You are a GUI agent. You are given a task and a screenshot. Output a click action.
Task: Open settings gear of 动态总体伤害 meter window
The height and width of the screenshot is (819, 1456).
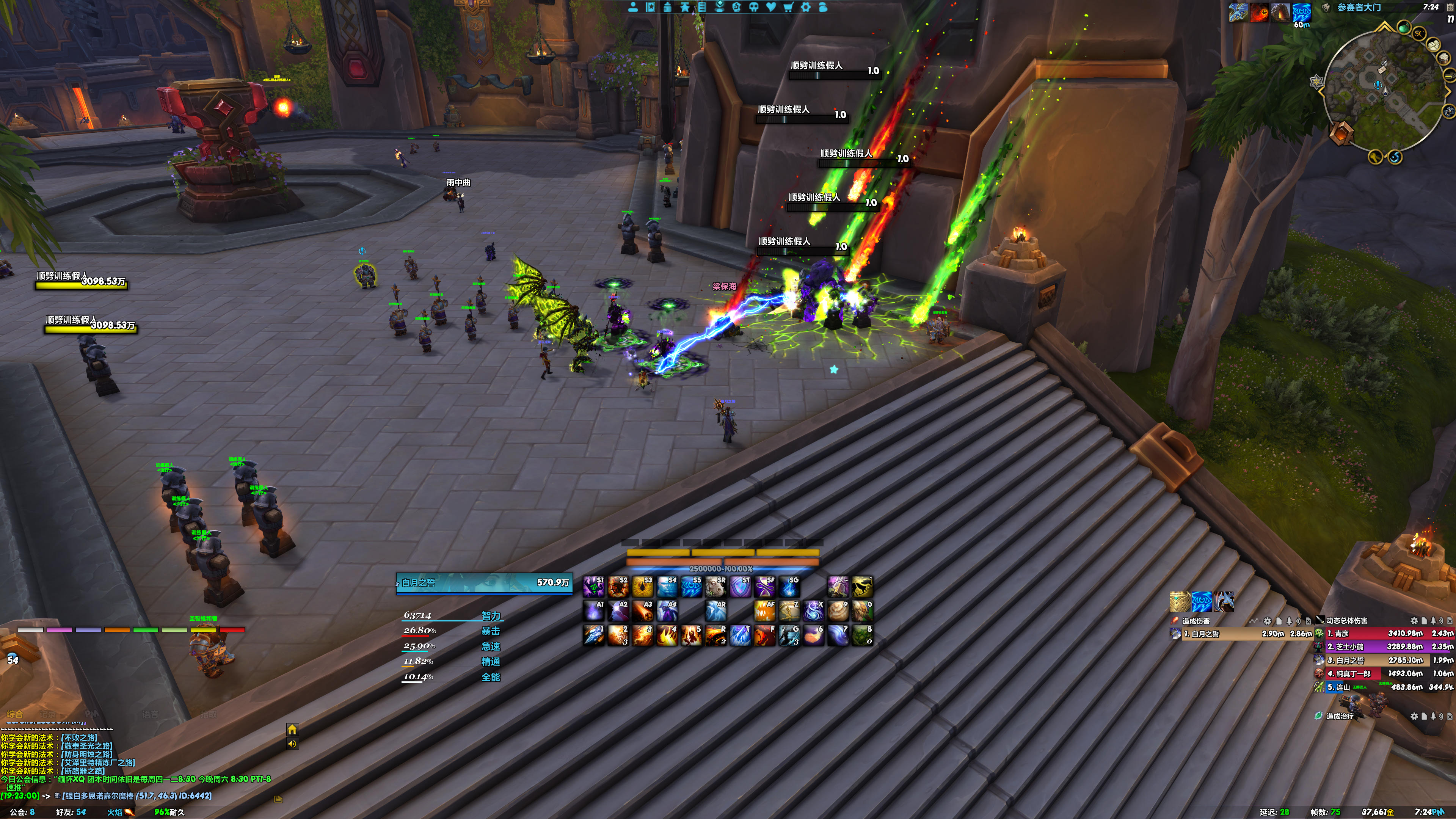(x=1414, y=621)
